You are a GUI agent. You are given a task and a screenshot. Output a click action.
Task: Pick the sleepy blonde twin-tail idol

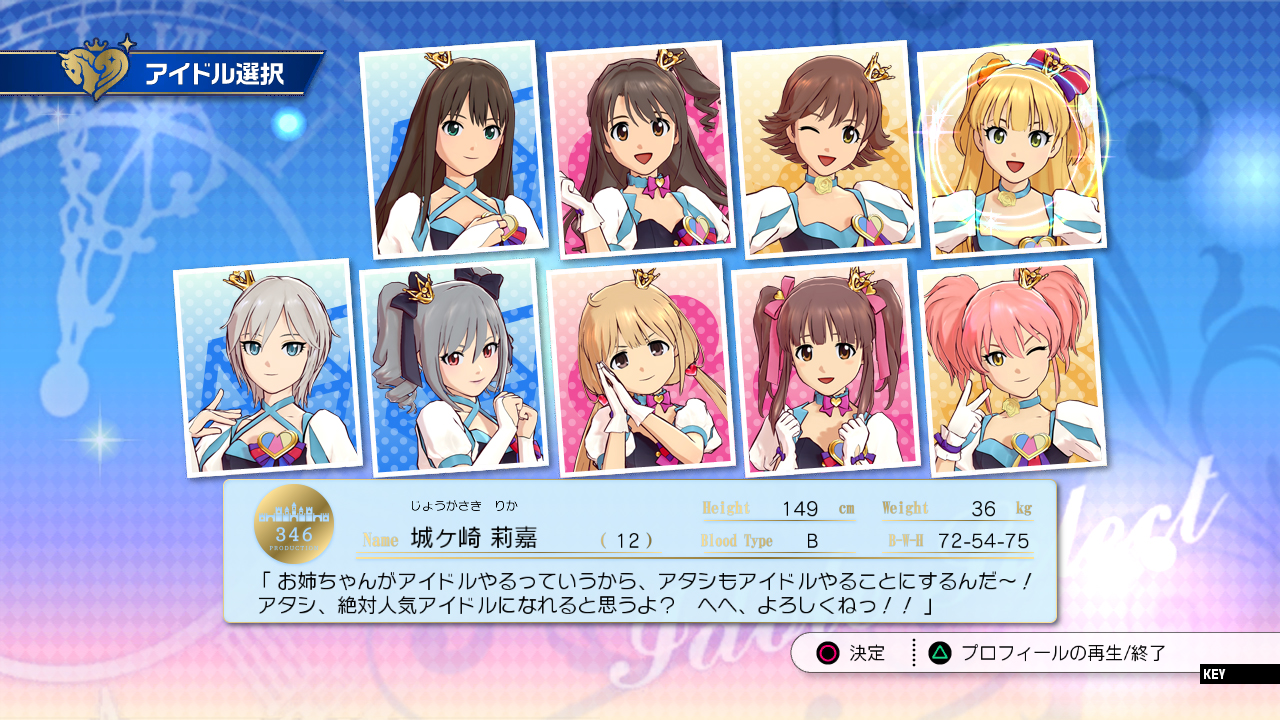tap(640, 368)
